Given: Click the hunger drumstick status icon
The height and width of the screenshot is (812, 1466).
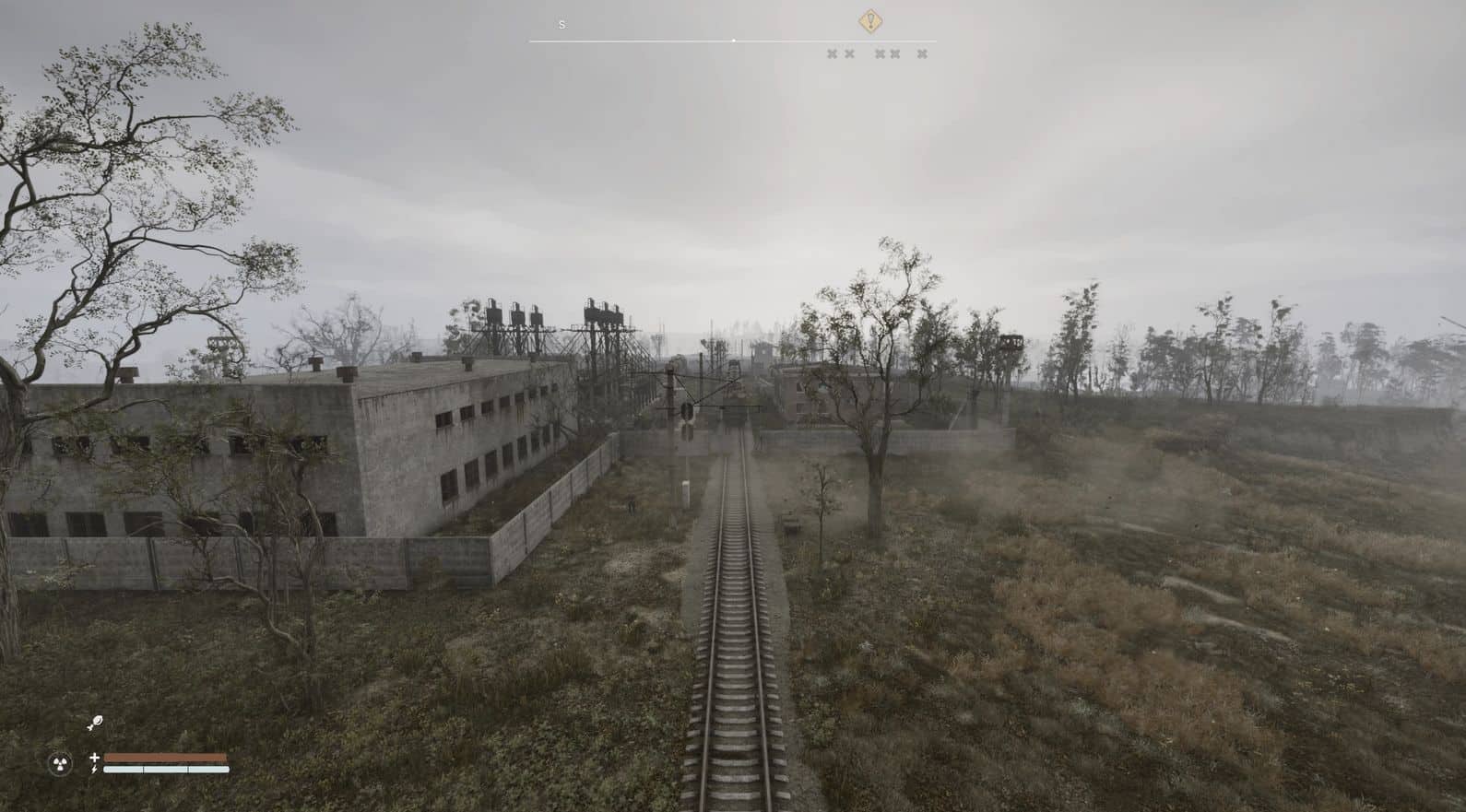Looking at the screenshot, I should tap(95, 724).
